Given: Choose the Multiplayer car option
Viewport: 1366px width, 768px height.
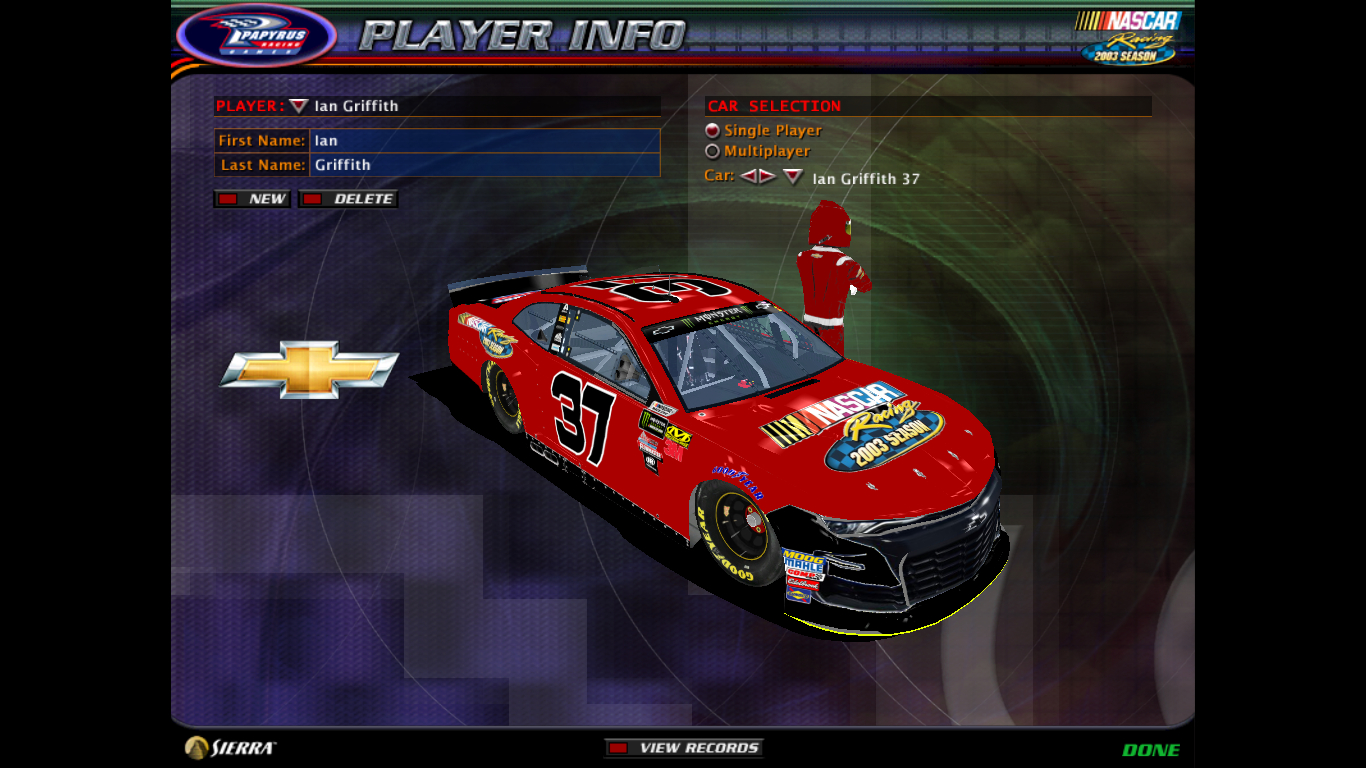Looking at the screenshot, I should pos(713,152).
